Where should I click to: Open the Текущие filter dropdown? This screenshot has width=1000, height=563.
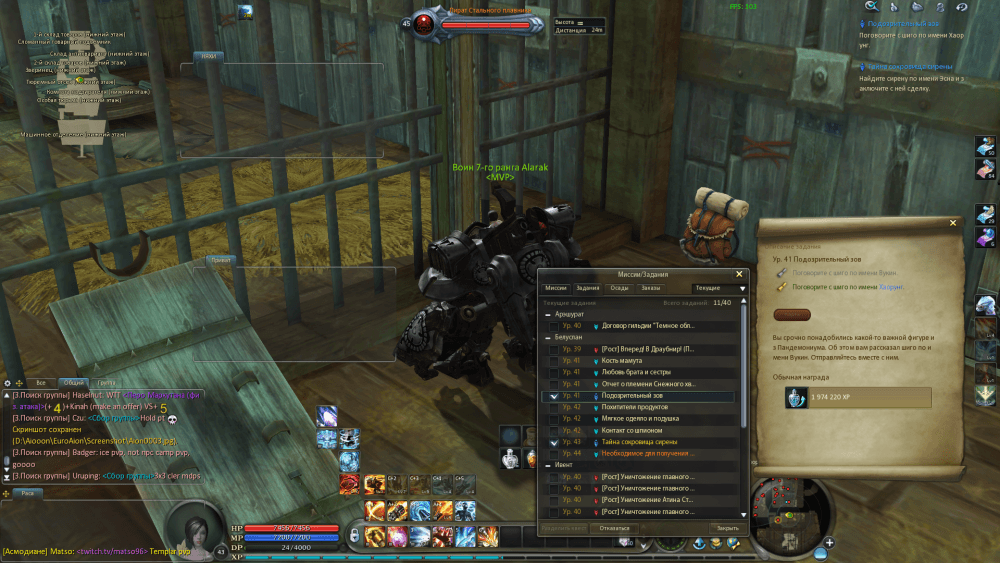click(x=720, y=288)
